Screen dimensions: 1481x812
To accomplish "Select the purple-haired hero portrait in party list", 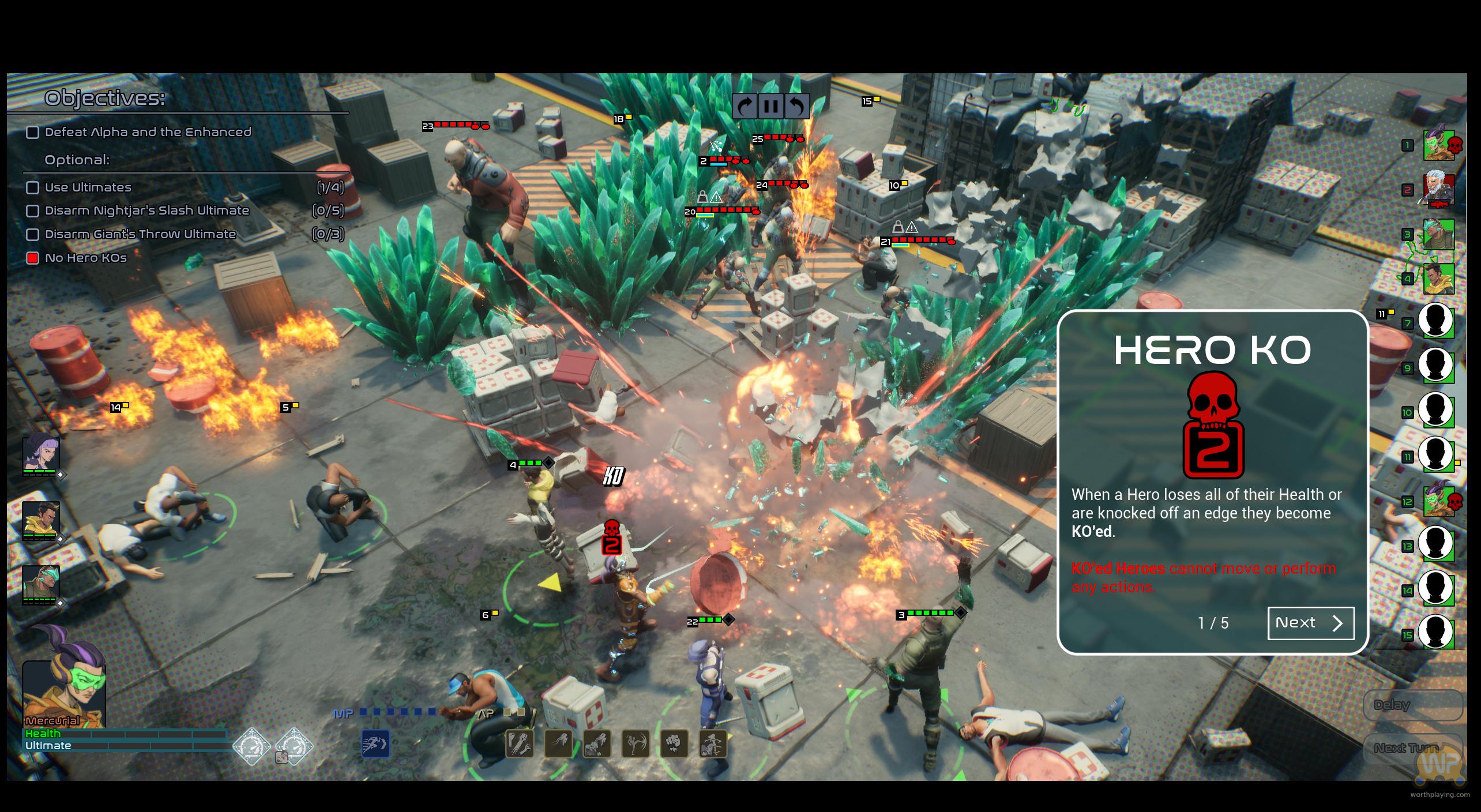I will 40,454.
